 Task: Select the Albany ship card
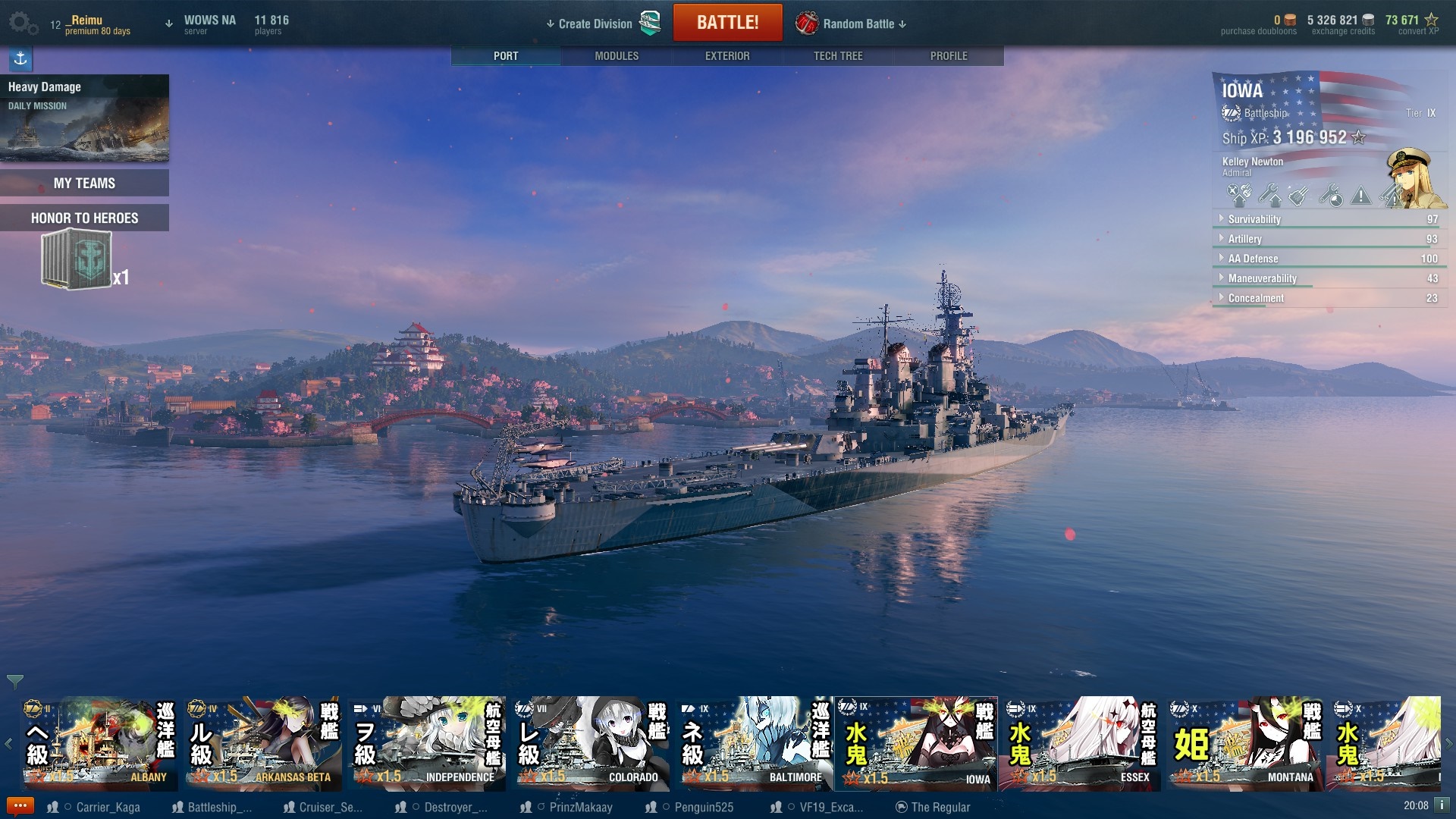point(99,744)
